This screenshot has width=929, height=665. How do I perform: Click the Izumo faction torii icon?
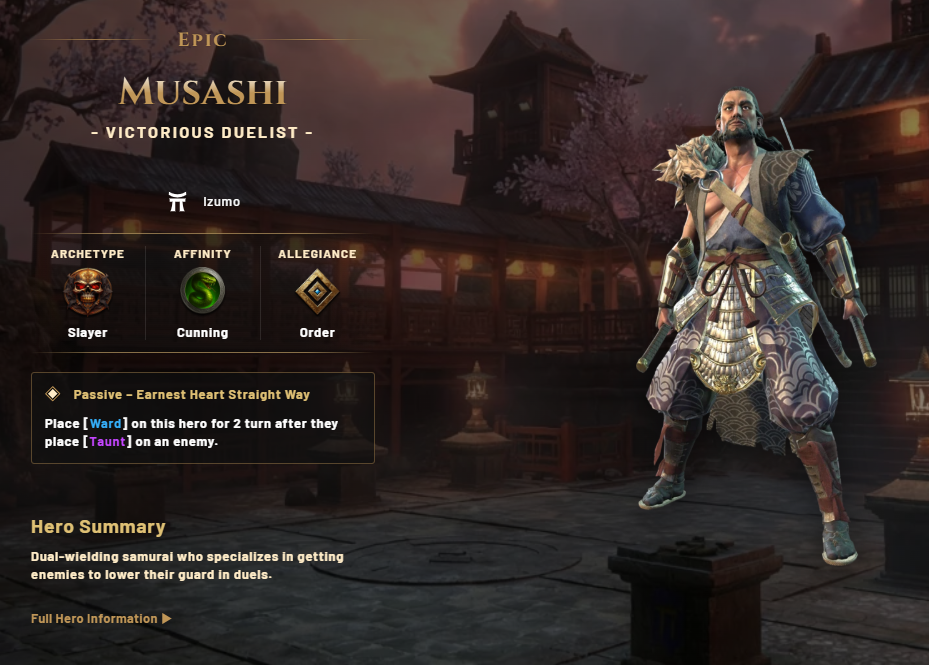pos(179,201)
